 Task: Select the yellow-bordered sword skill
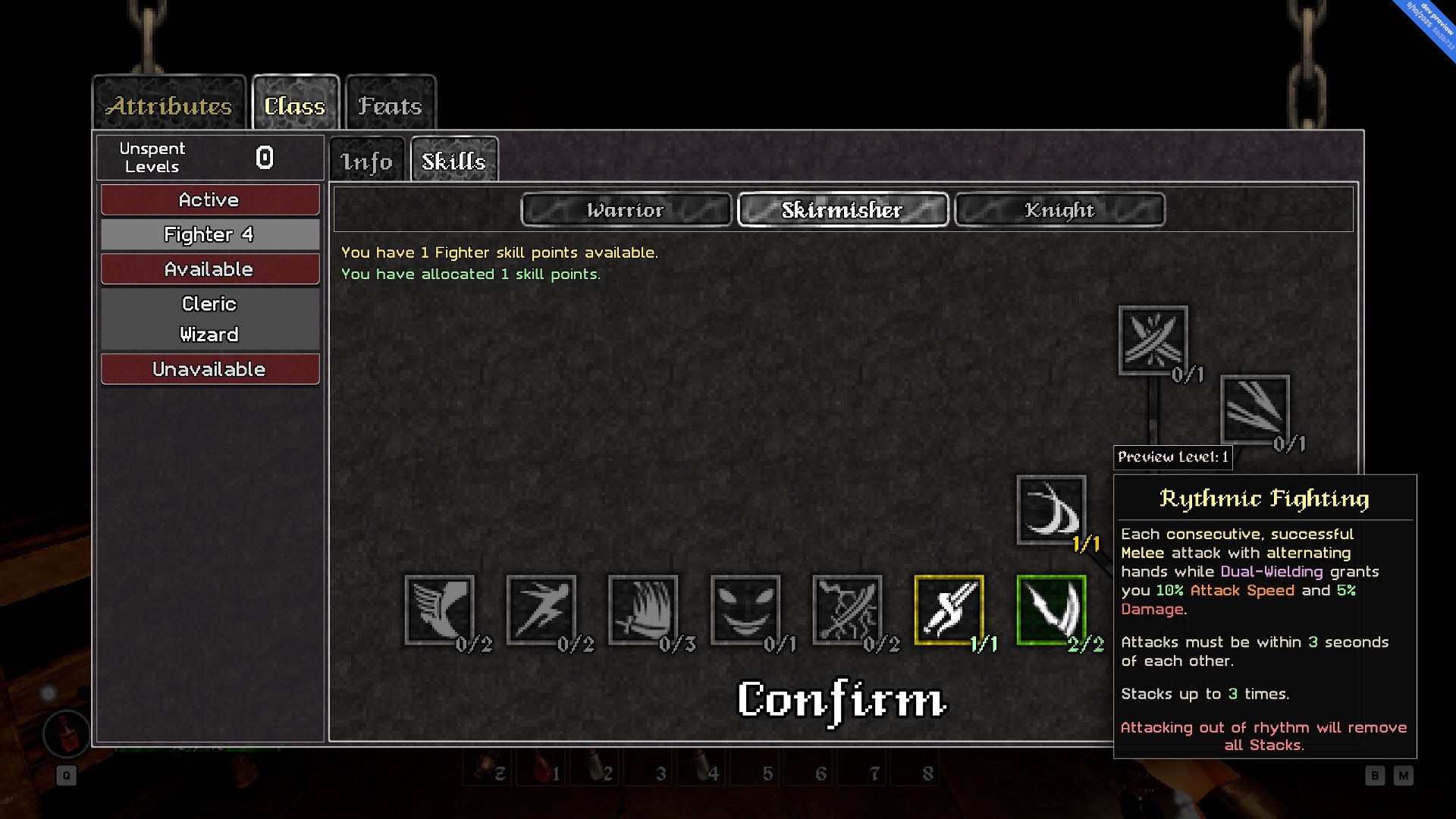pyautogui.click(x=949, y=610)
